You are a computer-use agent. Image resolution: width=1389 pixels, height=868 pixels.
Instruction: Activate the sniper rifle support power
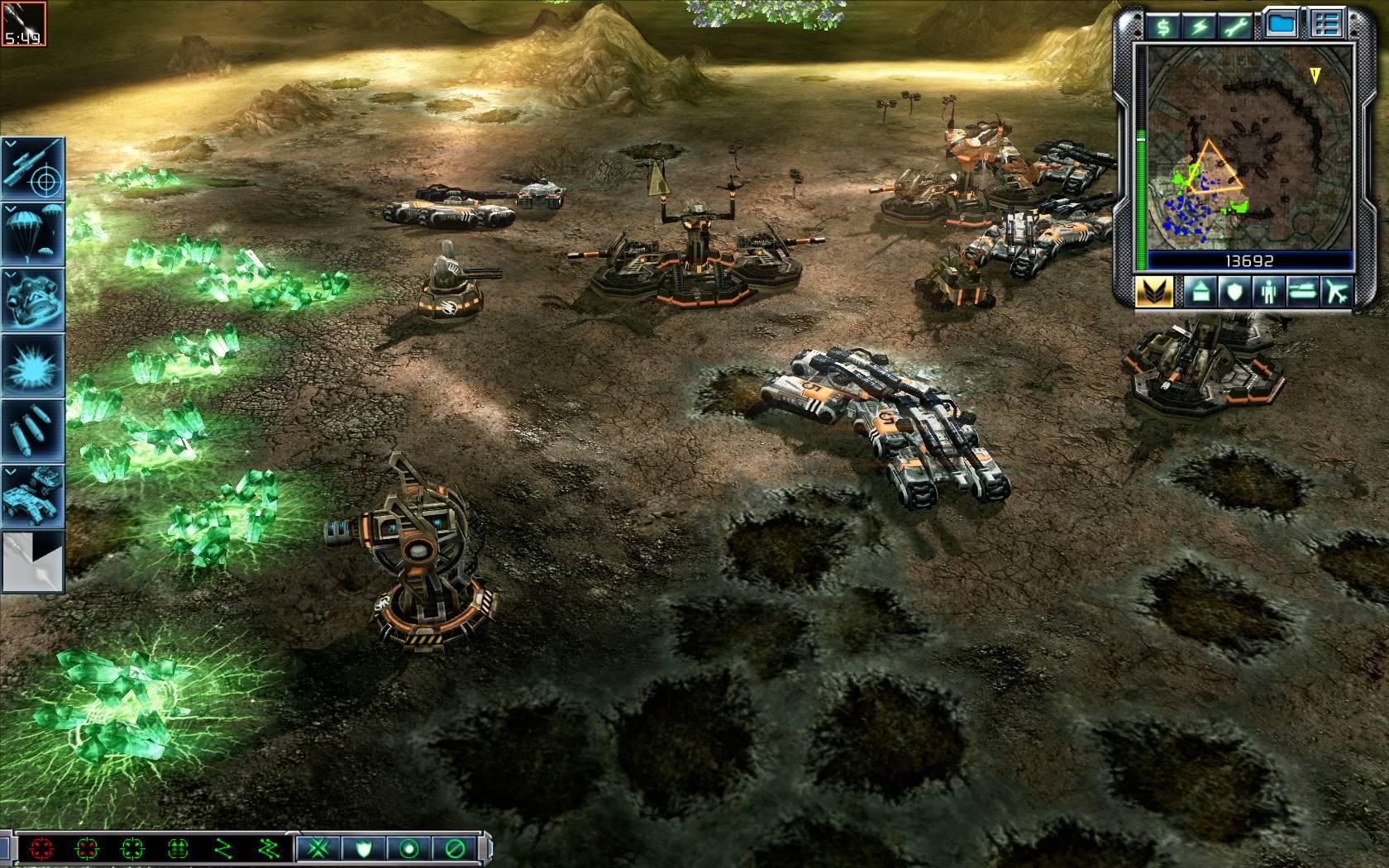coord(34,169)
